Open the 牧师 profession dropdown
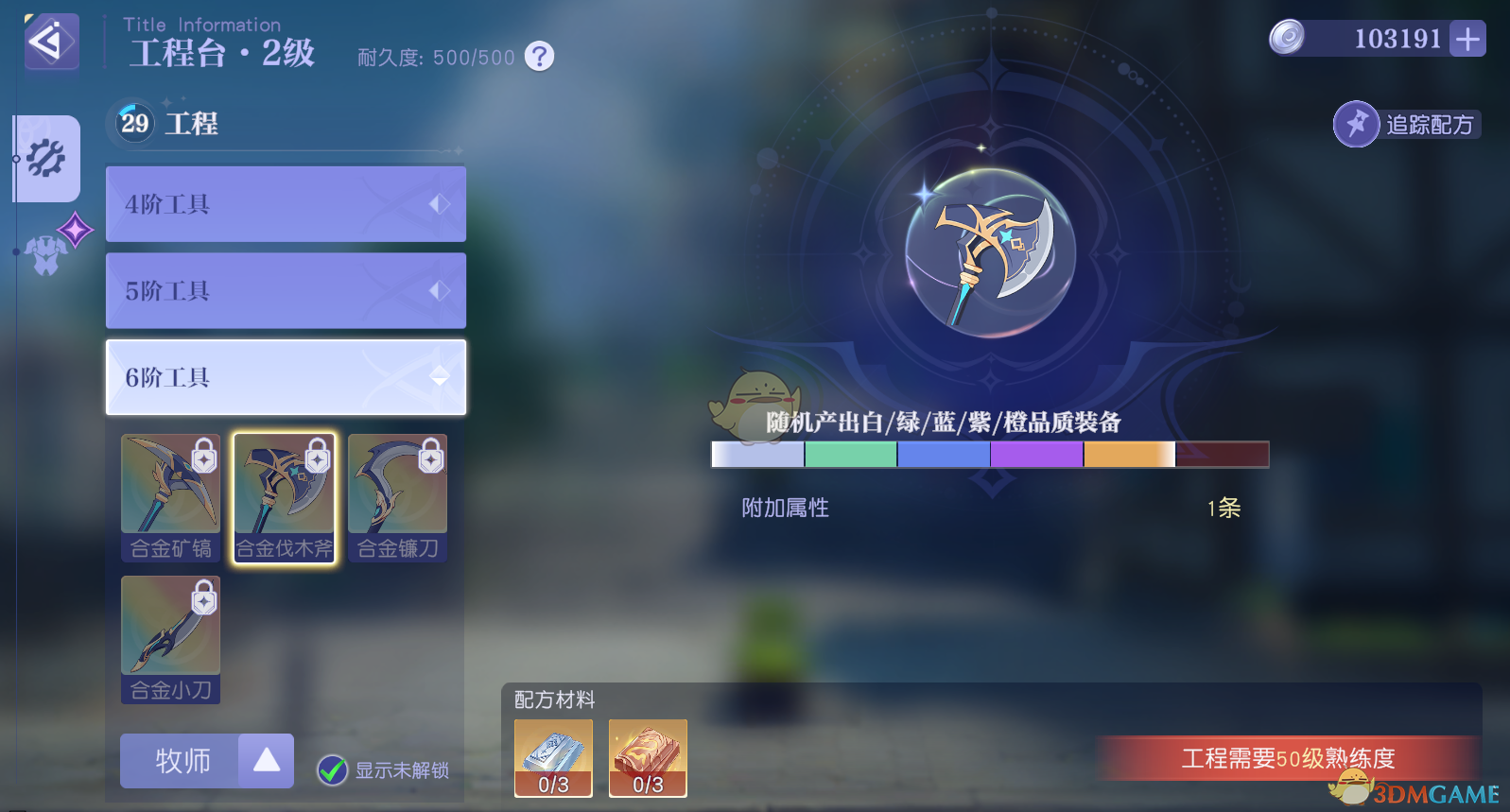This screenshot has width=1510, height=812. [x=206, y=760]
